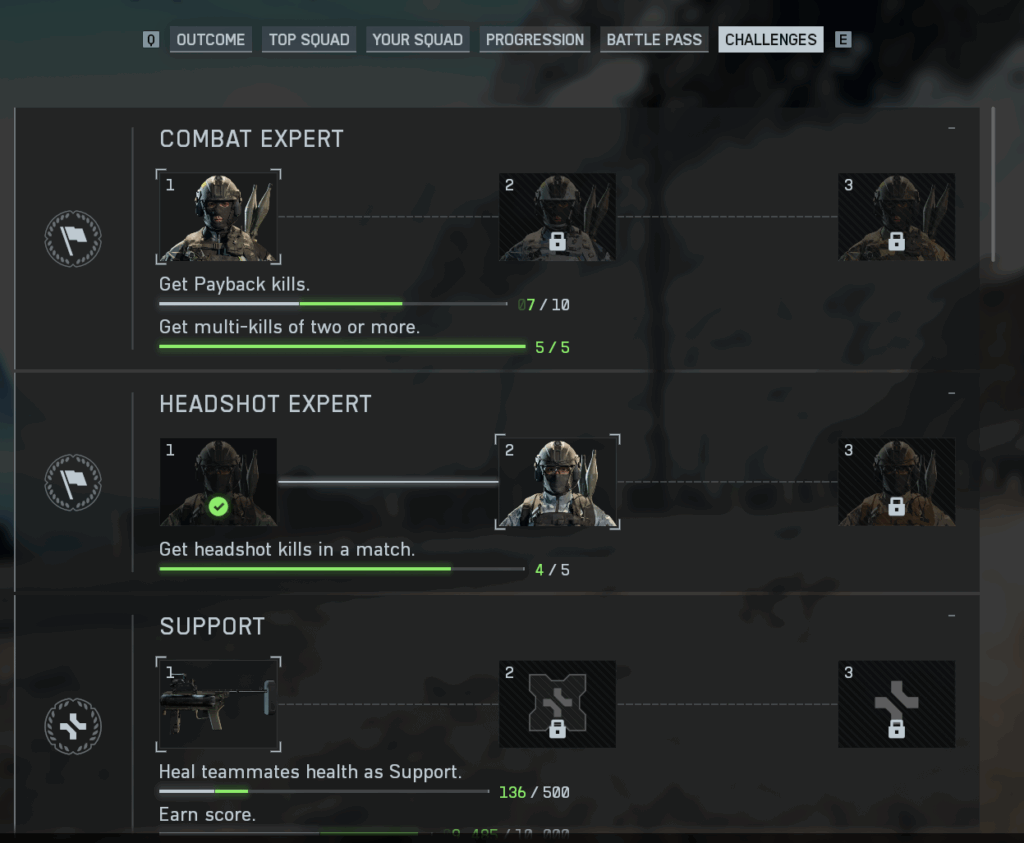Open the Top Squad tab

[309, 40]
